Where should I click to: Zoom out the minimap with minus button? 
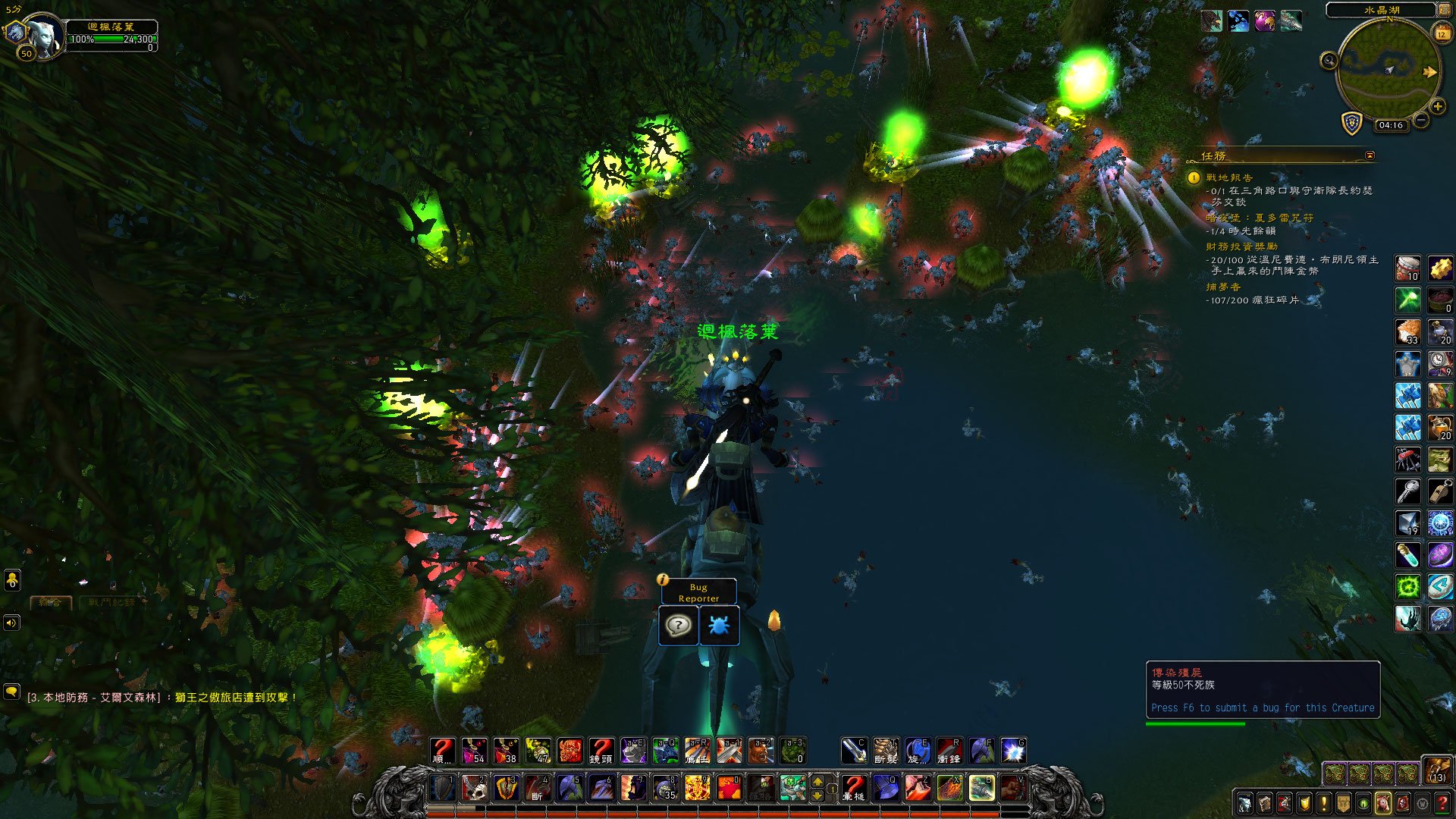pos(1421,120)
